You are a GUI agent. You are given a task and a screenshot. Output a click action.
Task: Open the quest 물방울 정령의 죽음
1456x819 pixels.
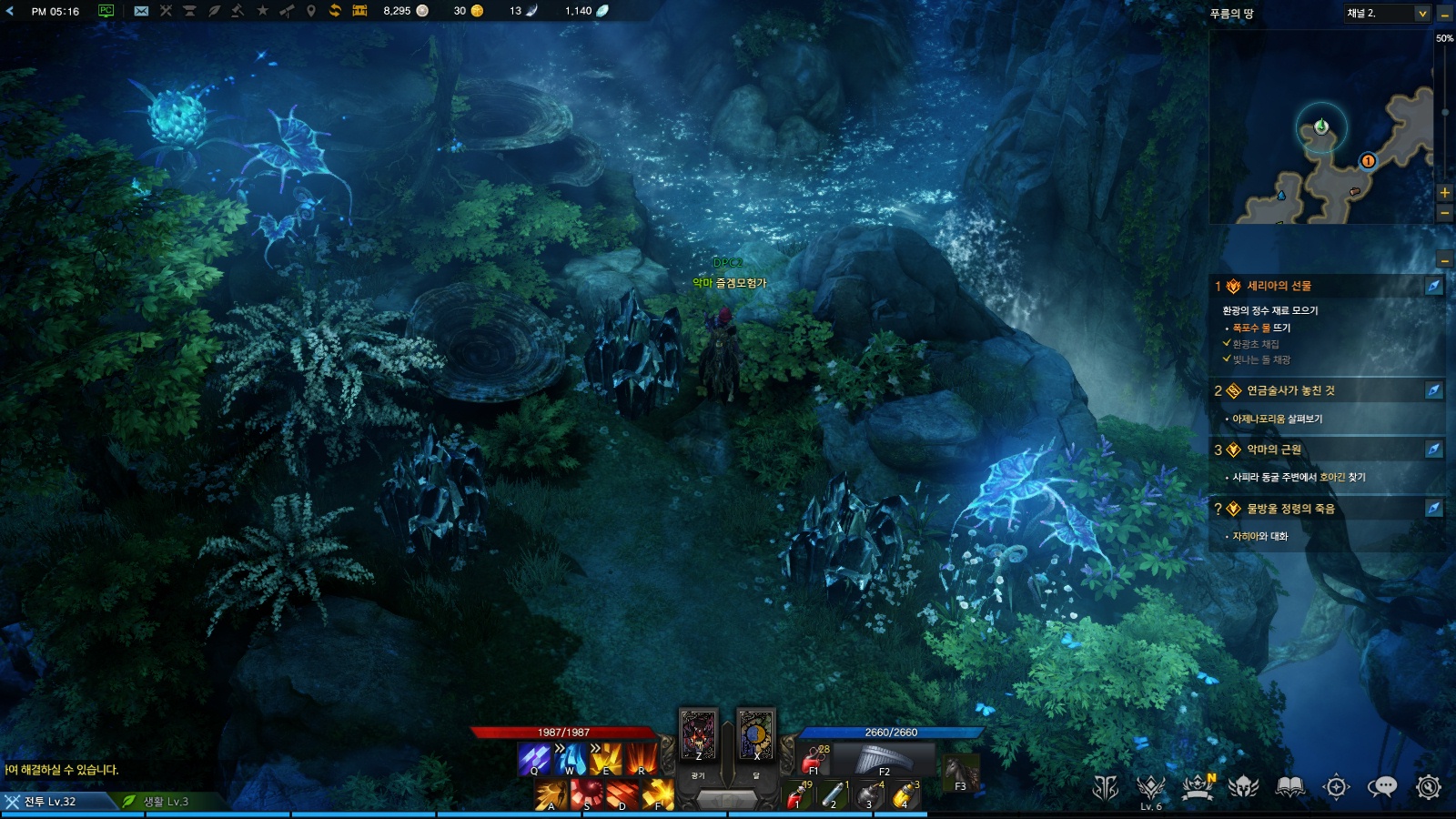pos(1289,509)
